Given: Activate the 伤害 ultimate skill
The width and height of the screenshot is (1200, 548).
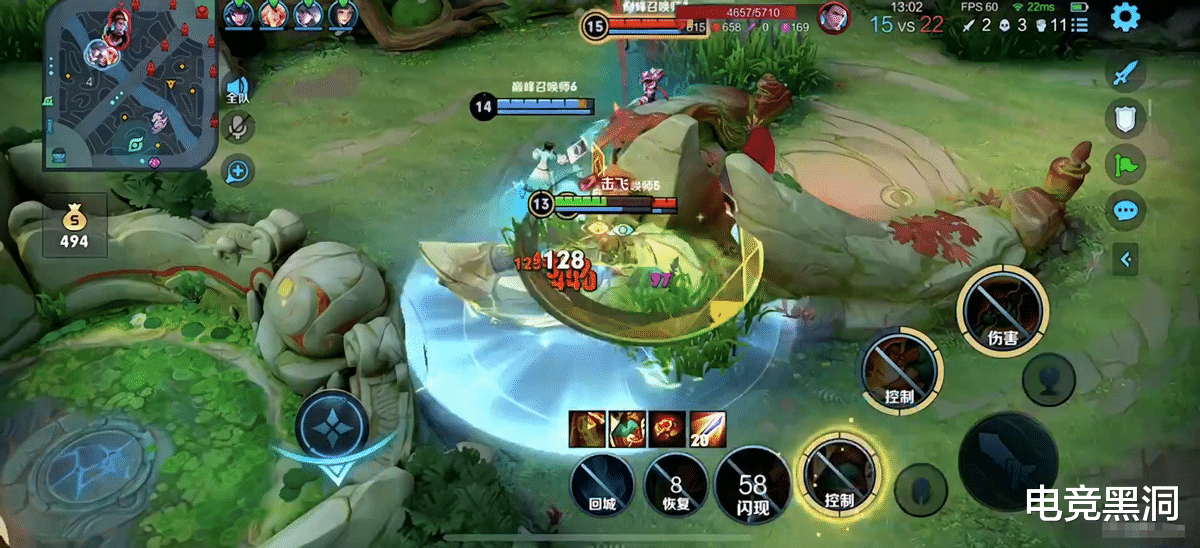Looking at the screenshot, I should coord(1002,311).
